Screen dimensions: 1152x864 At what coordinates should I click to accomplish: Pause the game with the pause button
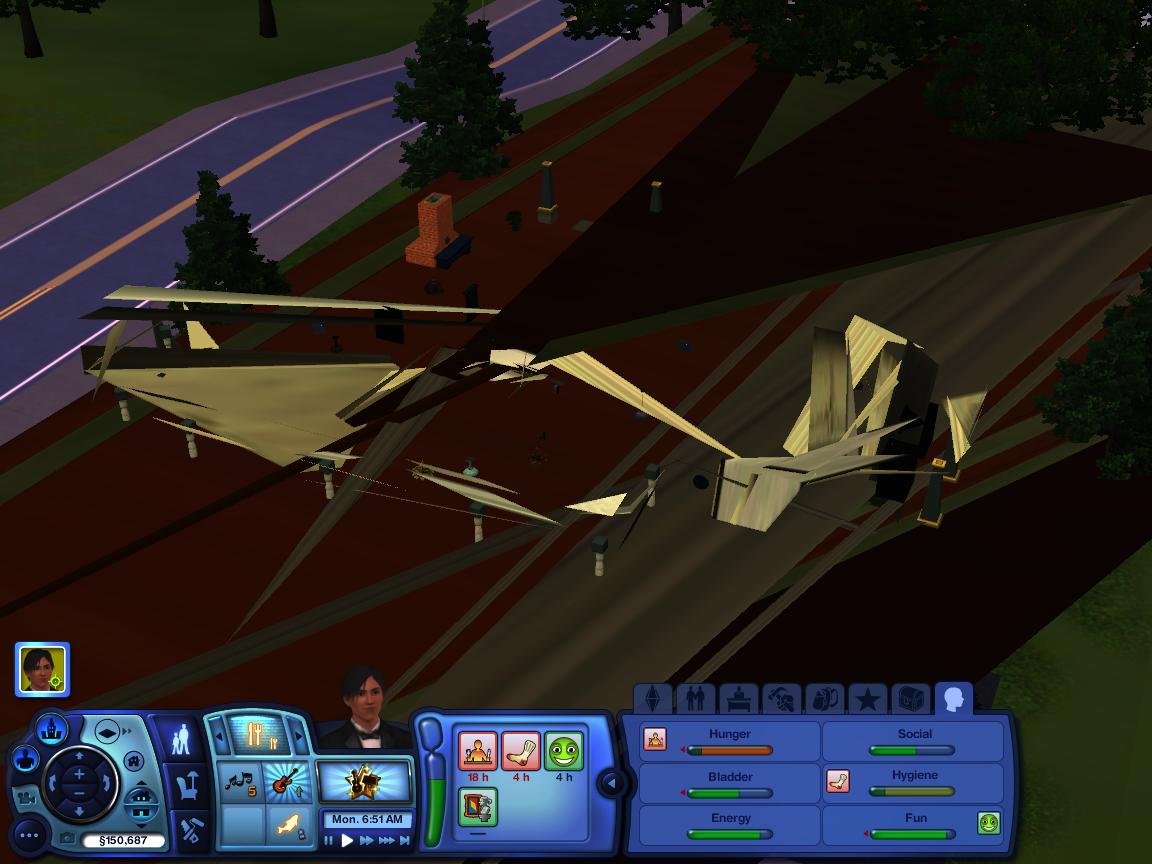click(x=329, y=841)
